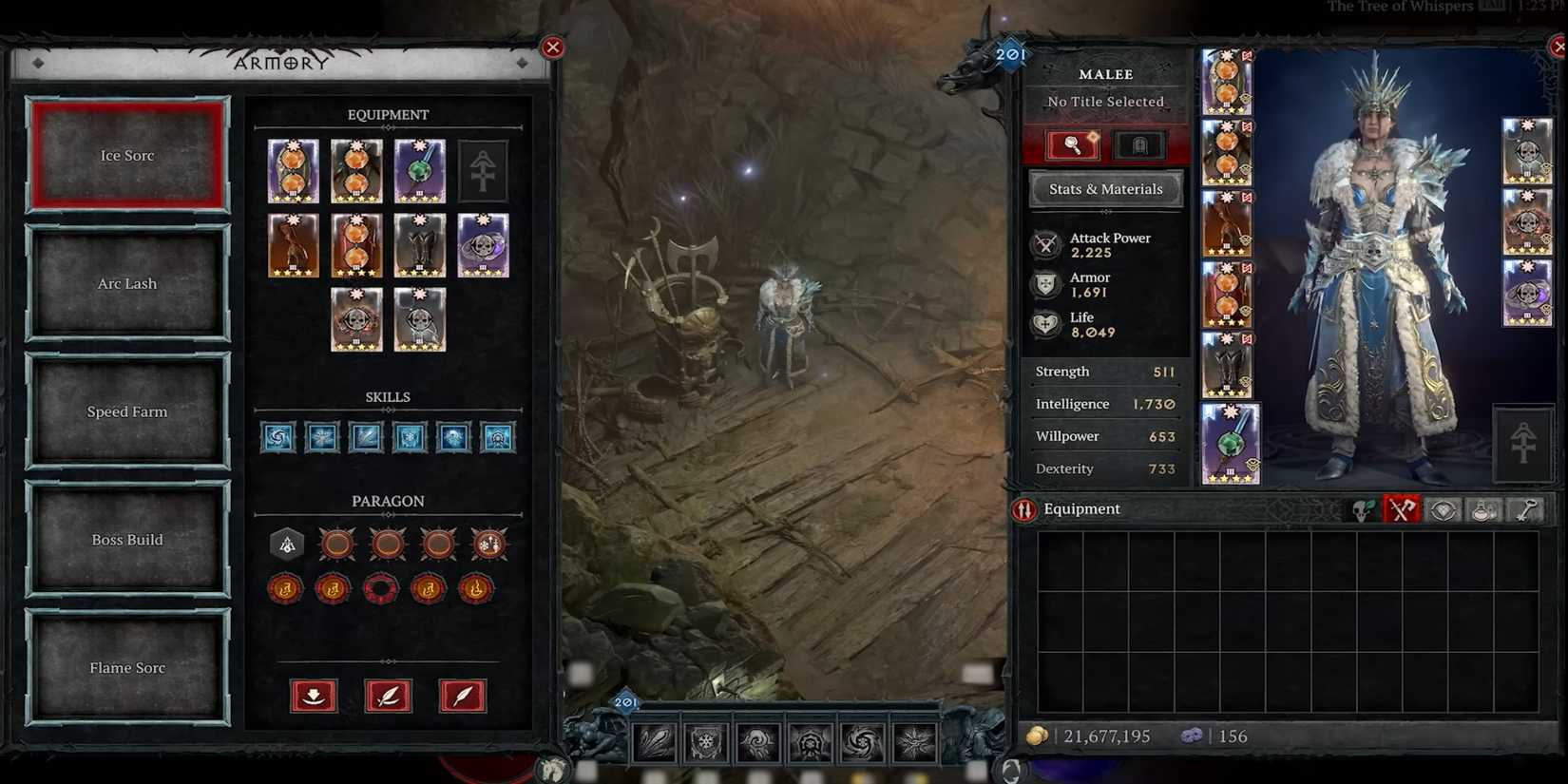The image size is (1568, 784).
Task: Expand the Stats & Materials section
Action: (x=1104, y=188)
